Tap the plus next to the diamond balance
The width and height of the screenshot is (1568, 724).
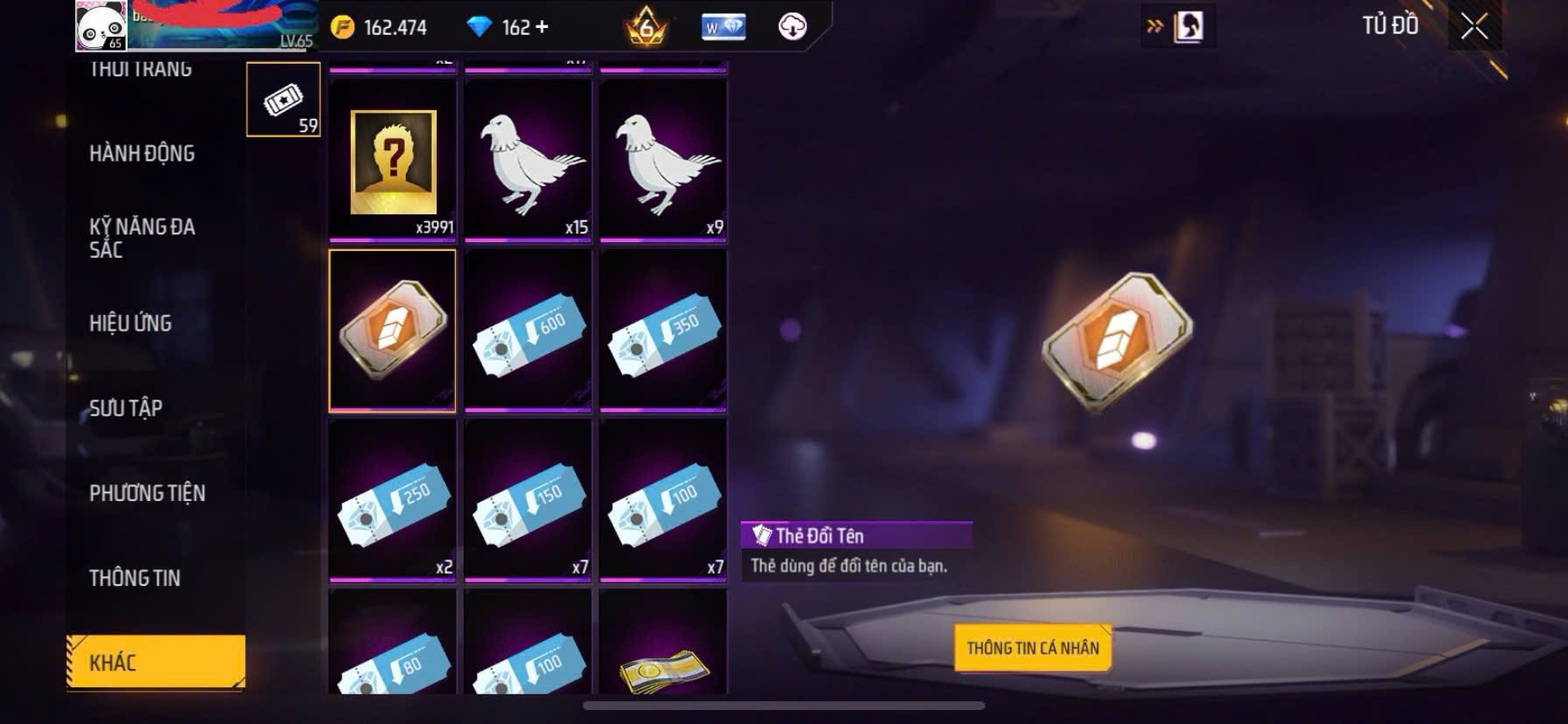[542, 27]
